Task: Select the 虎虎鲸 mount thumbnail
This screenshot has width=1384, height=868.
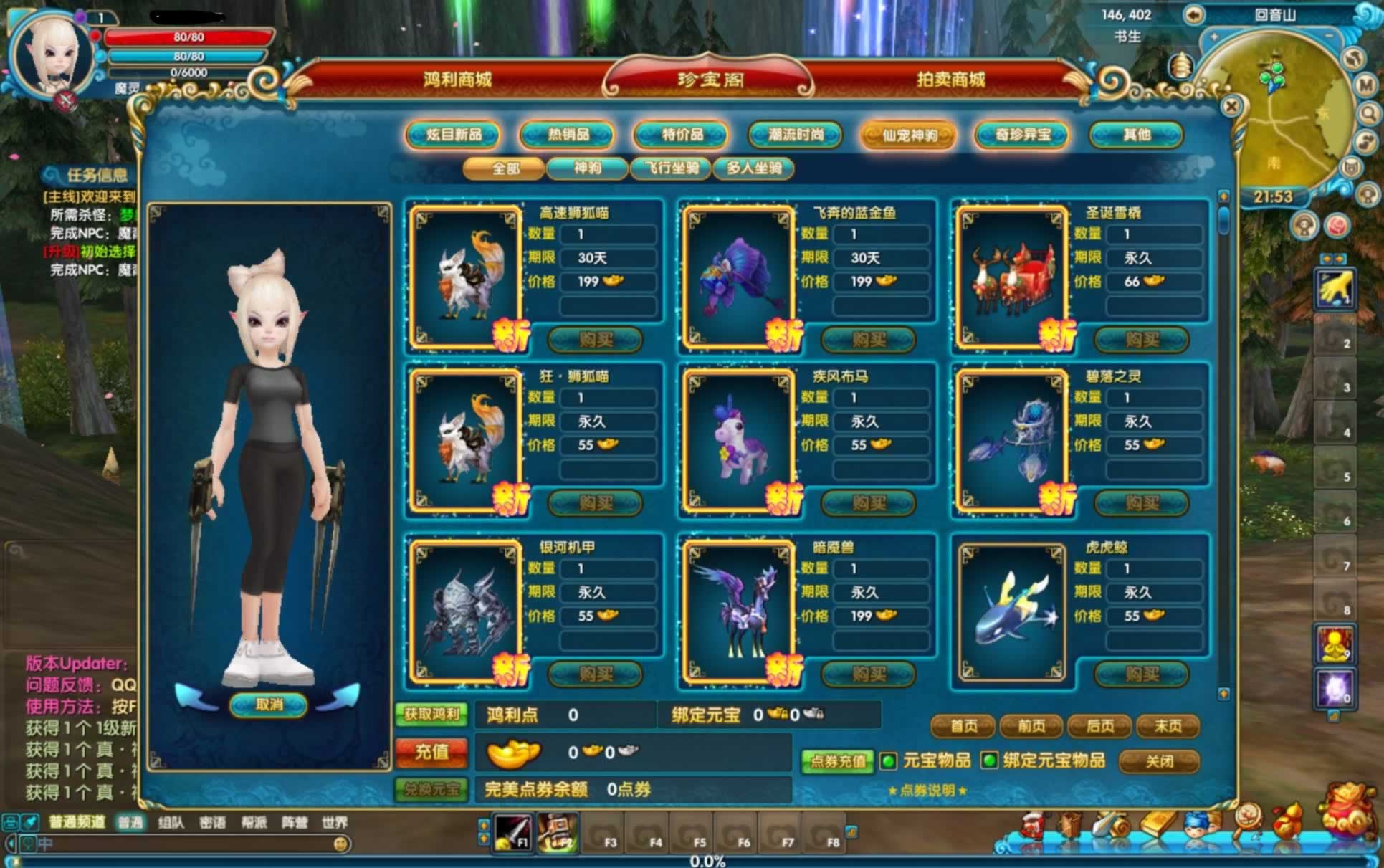Action: [x=1011, y=611]
